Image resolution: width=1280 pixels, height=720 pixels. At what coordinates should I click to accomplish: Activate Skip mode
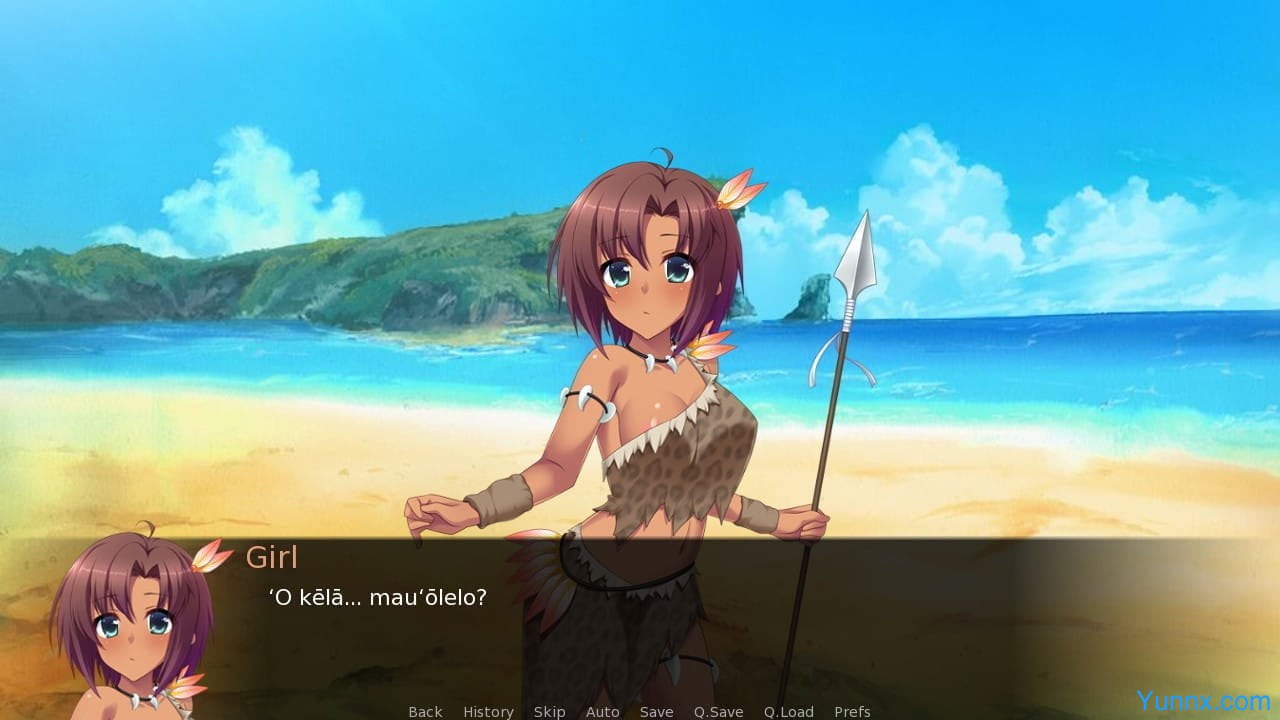coord(549,711)
